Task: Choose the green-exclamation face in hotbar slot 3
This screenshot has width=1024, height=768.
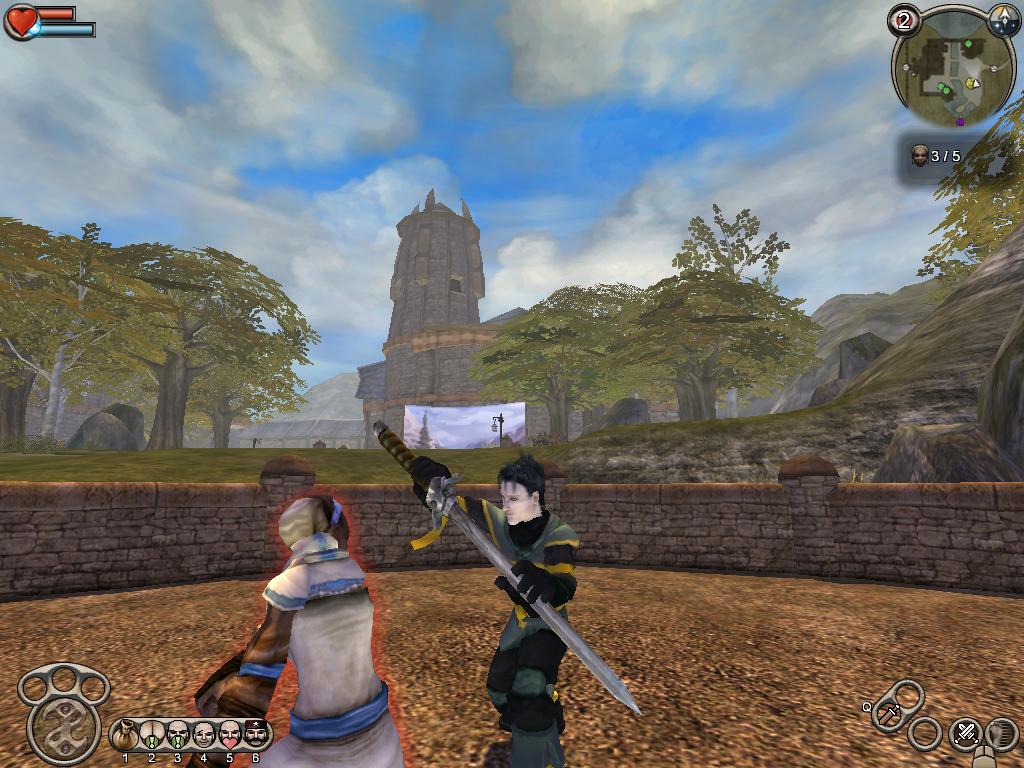Action: point(178,736)
